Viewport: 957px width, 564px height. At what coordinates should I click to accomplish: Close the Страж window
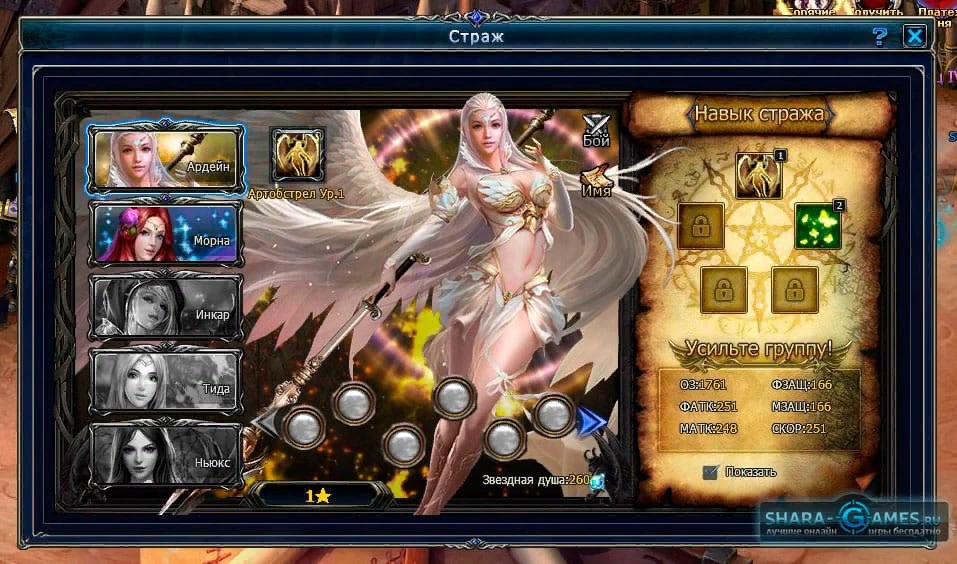click(914, 37)
